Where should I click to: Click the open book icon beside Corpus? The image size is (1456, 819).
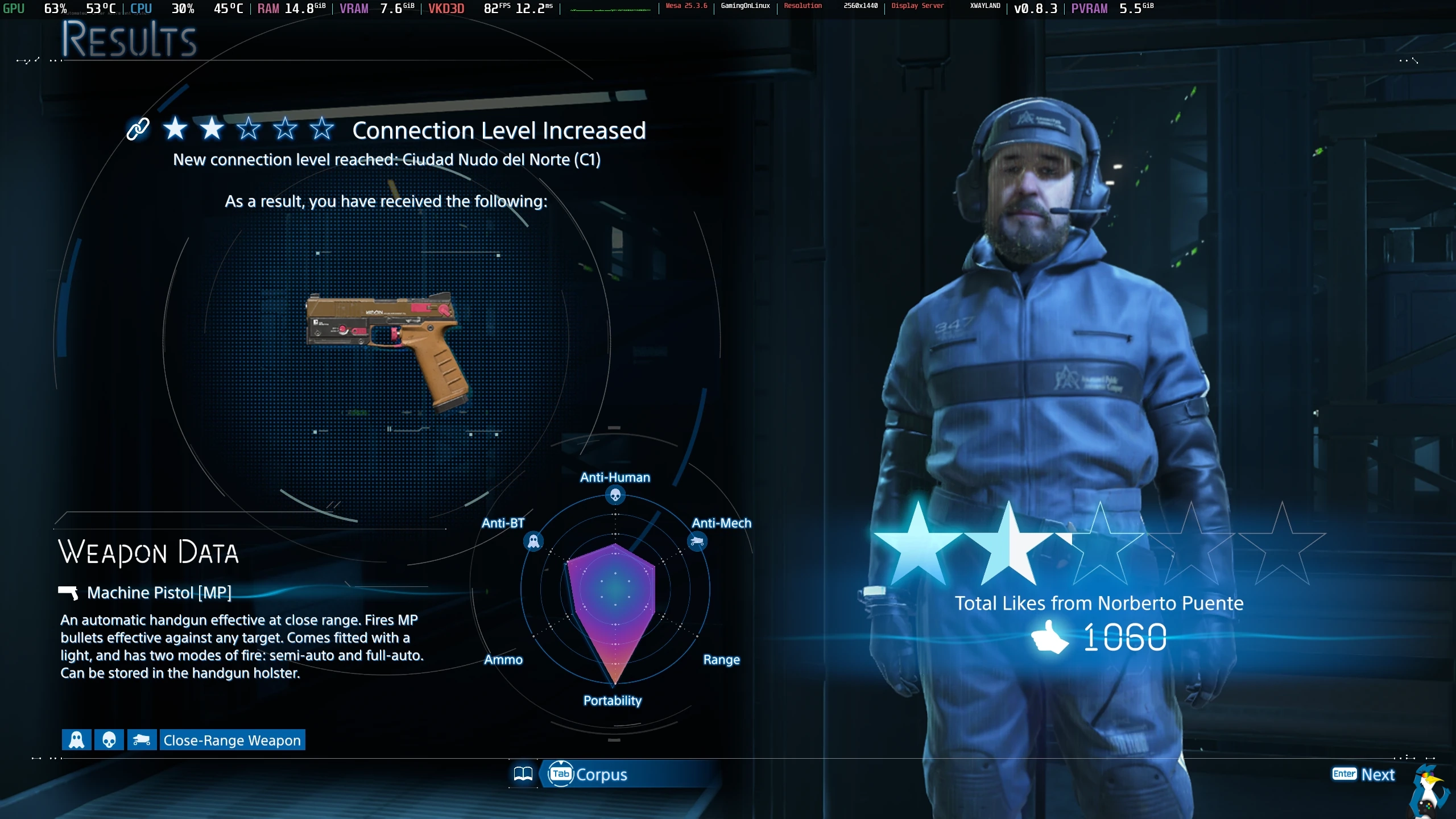[523, 774]
